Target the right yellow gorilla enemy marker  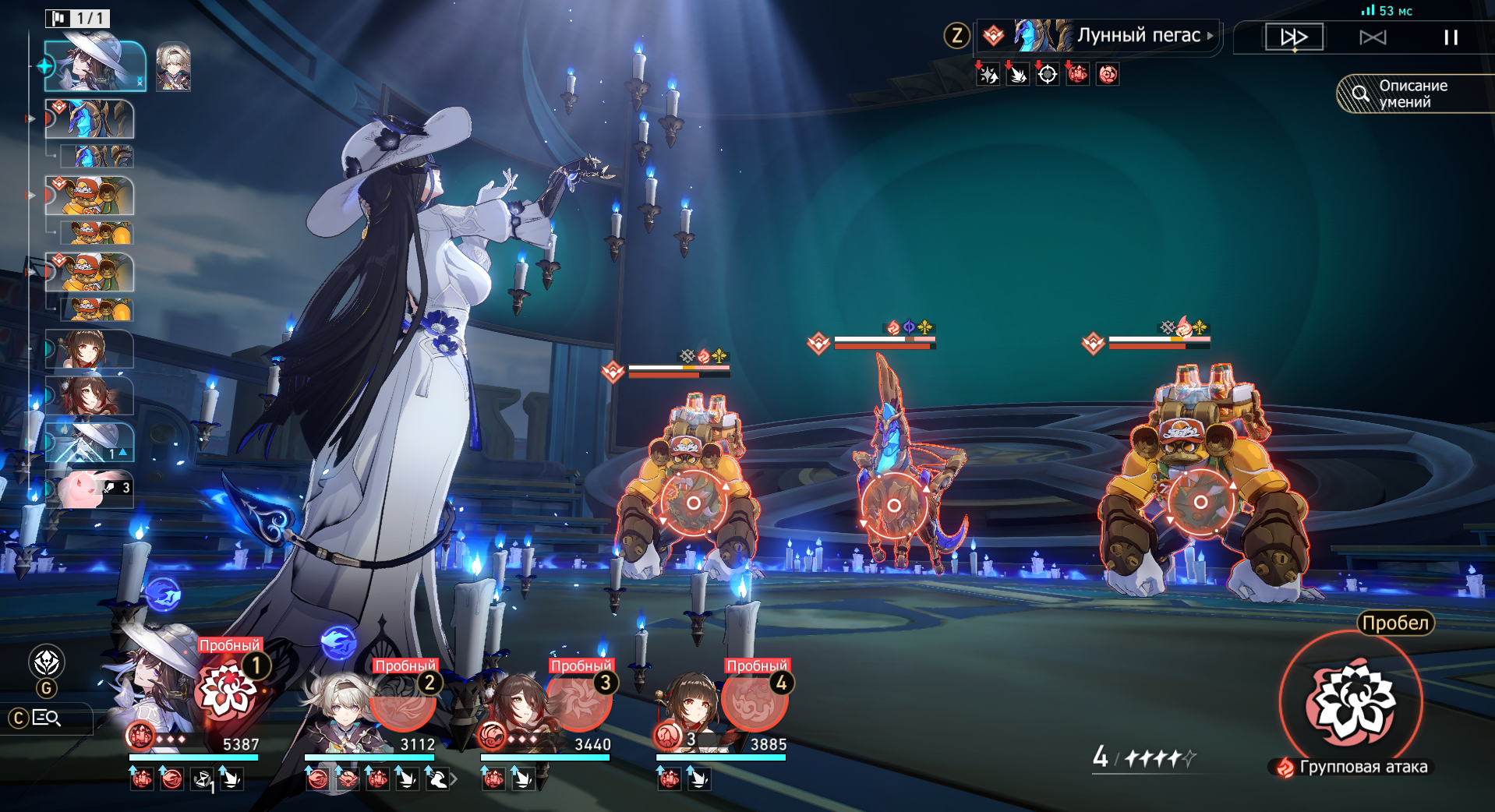point(1200,503)
